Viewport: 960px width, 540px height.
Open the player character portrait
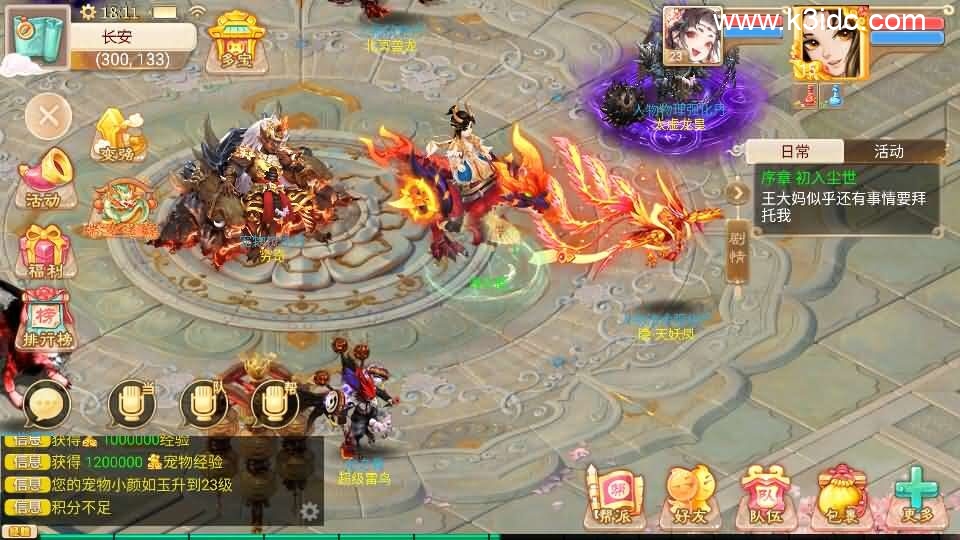(830, 40)
